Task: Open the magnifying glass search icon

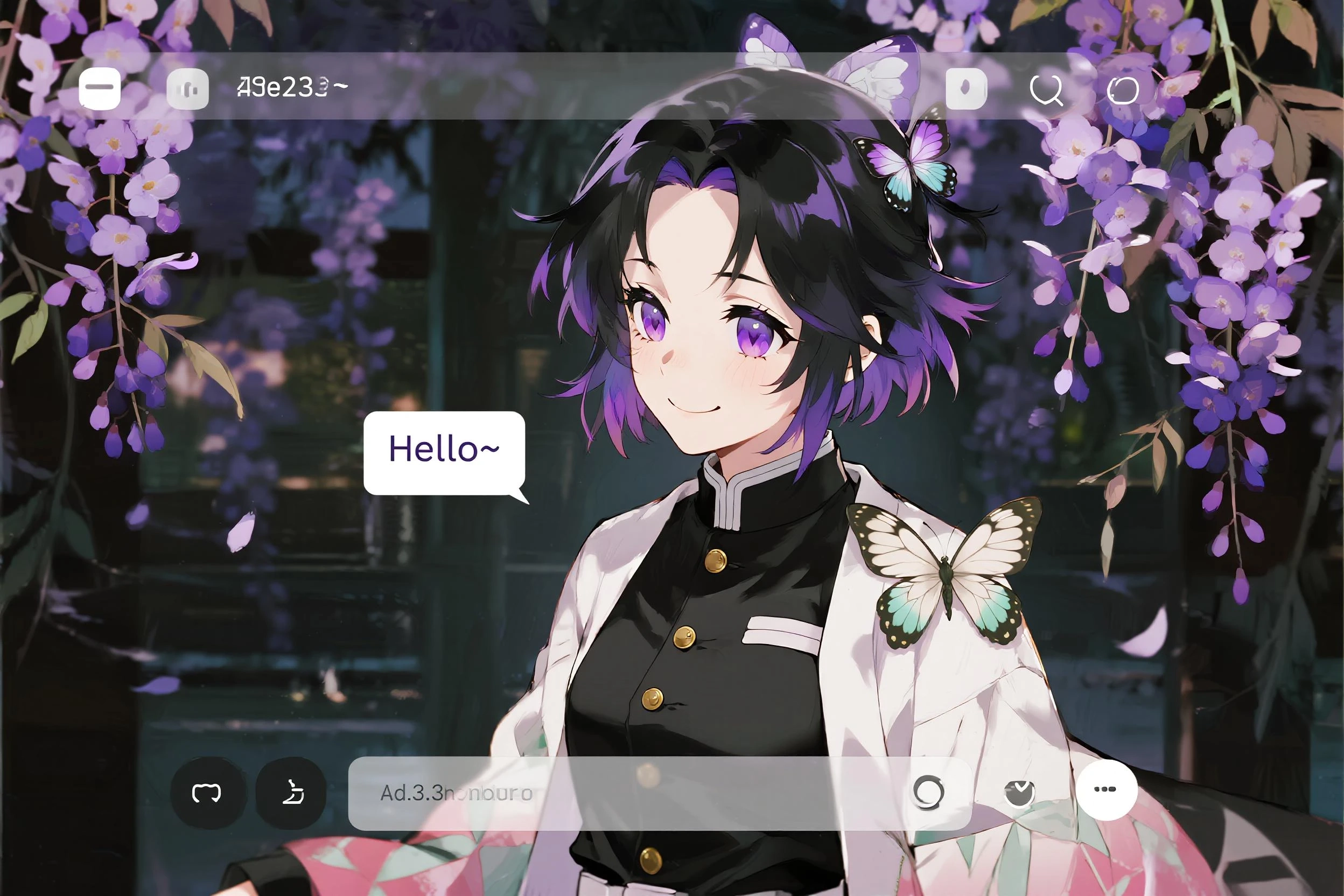Action: tap(1046, 90)
